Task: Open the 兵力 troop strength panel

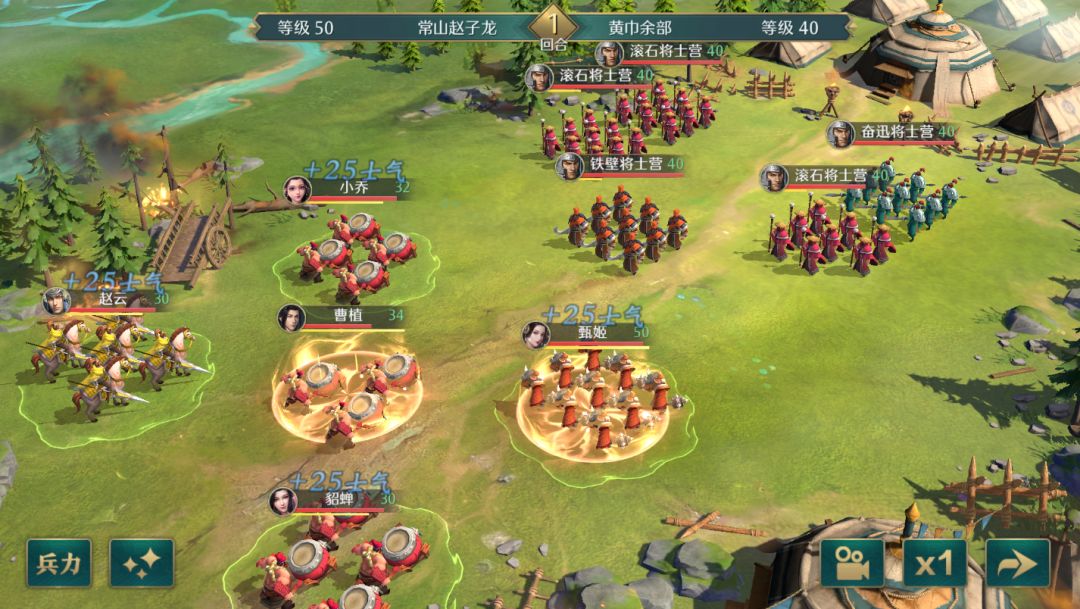Action: (x=59, y=563)
